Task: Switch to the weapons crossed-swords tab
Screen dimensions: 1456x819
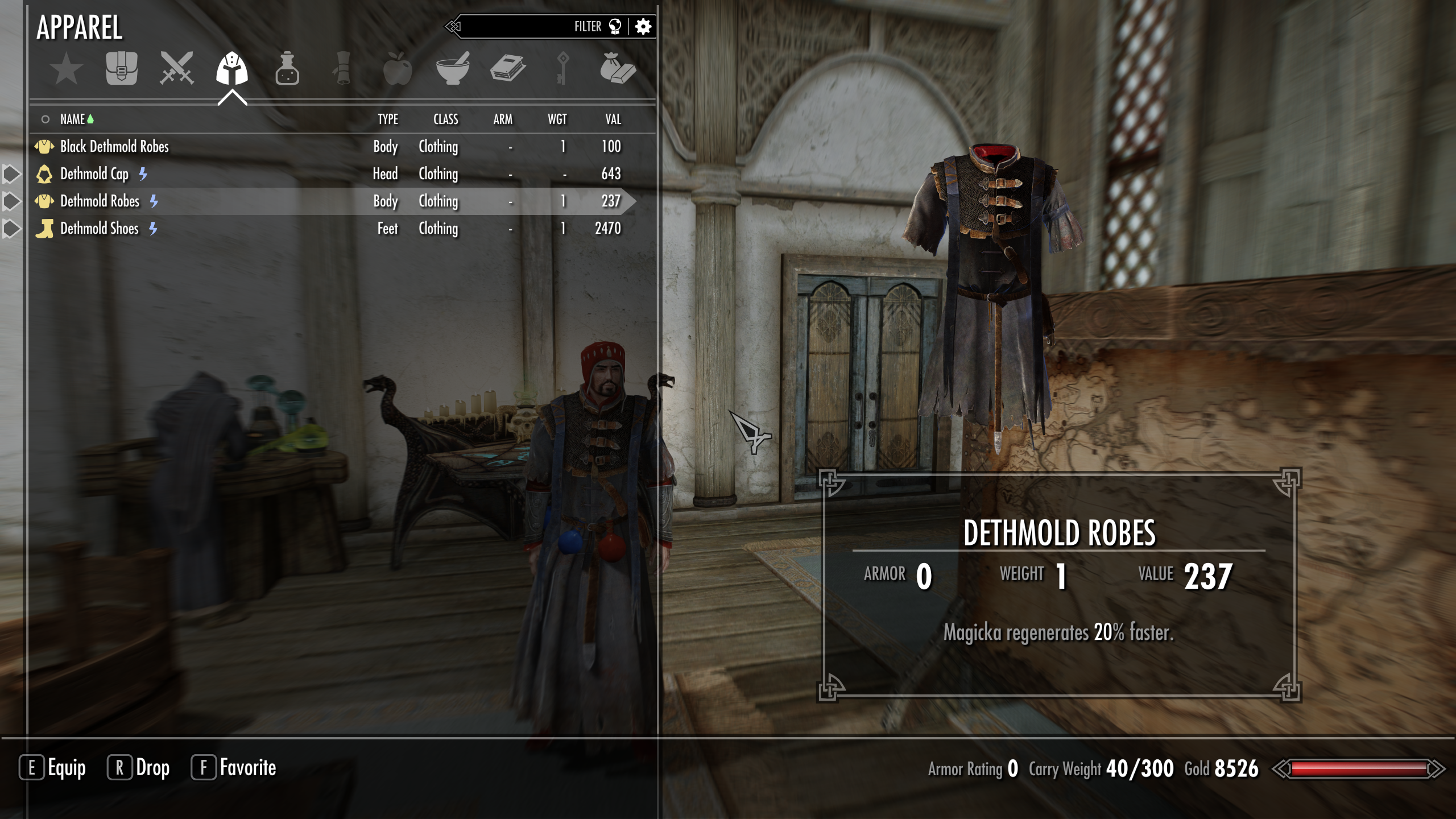Action: 176,69
